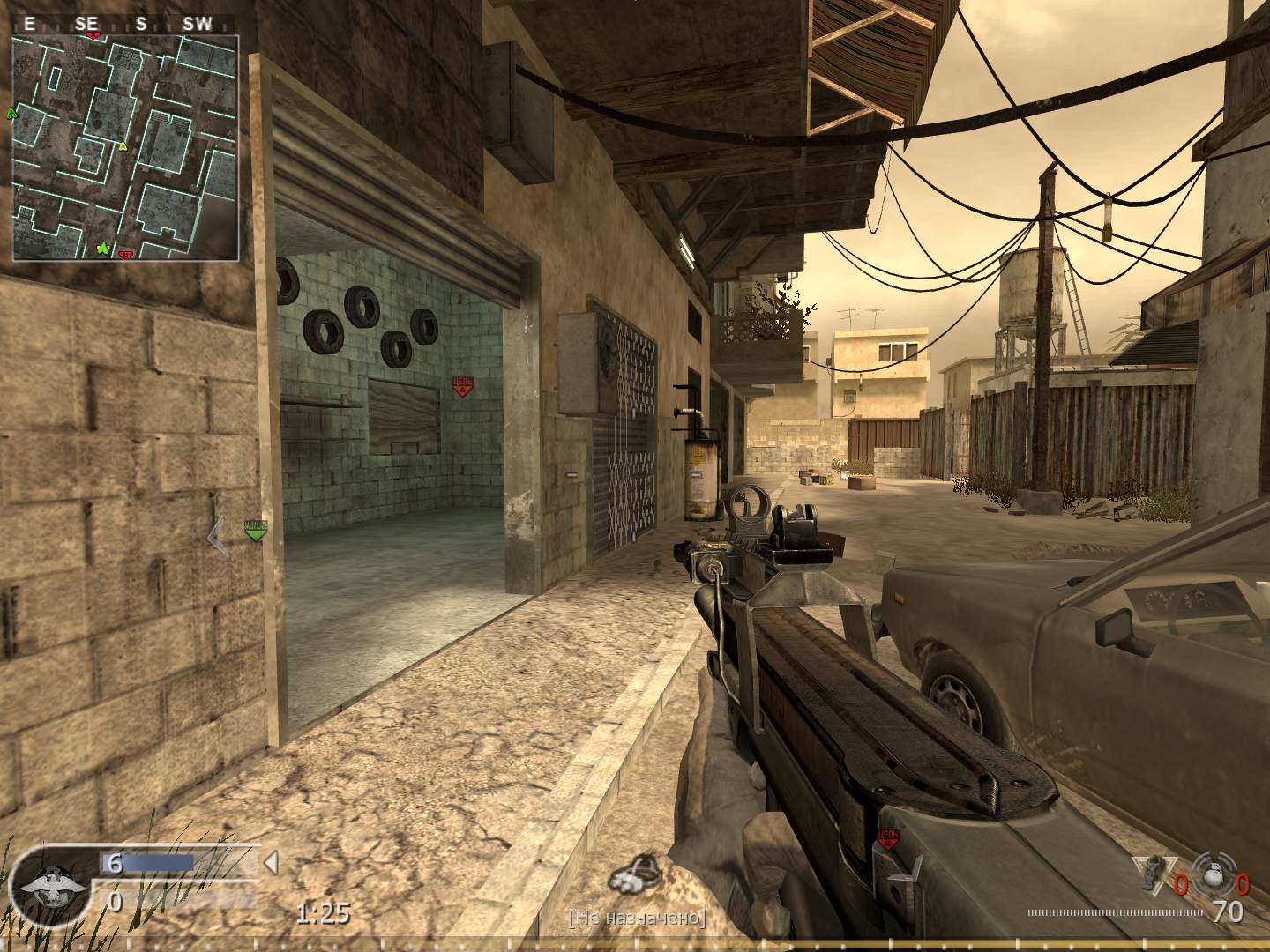The image size is (1270, 952).
Task: Click the red ЦЕЛЬ marker inside the garage
Action: coord(463,383)
